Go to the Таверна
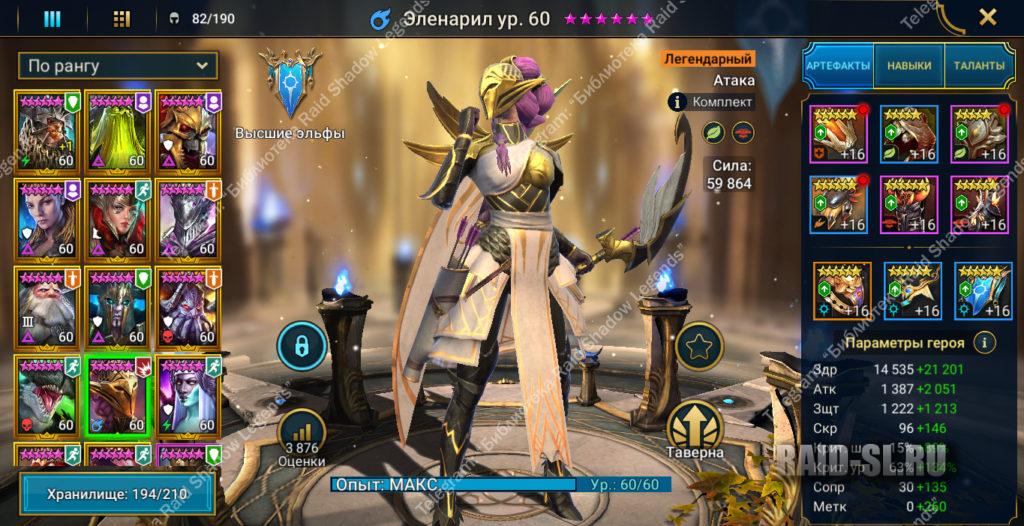The height and width of the screenshot is (526, 1024). tap(697, 432)
